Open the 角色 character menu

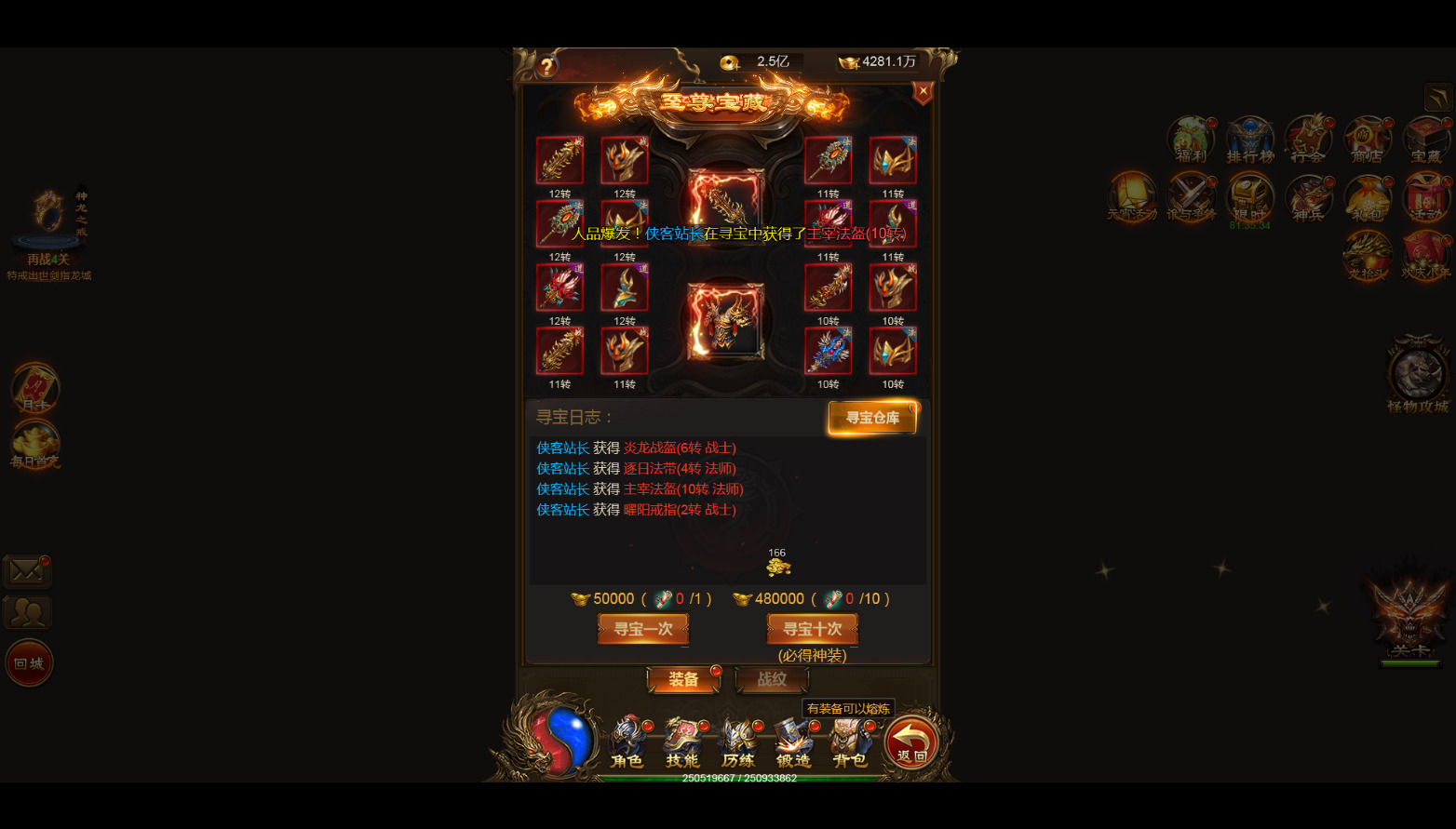627,742
